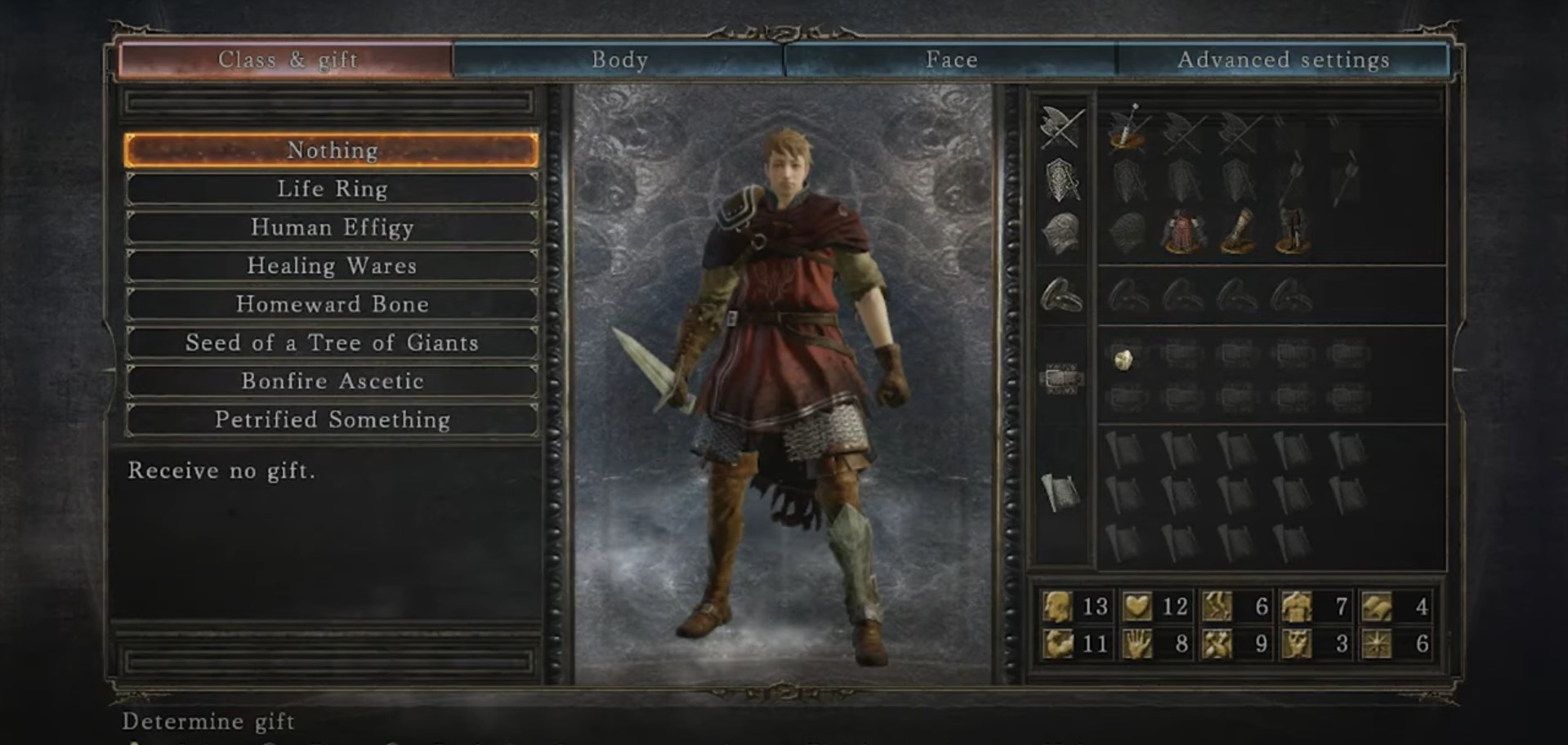1568x745 pixels.
Task: Choose the Life Ring gift
Action: 332,189
